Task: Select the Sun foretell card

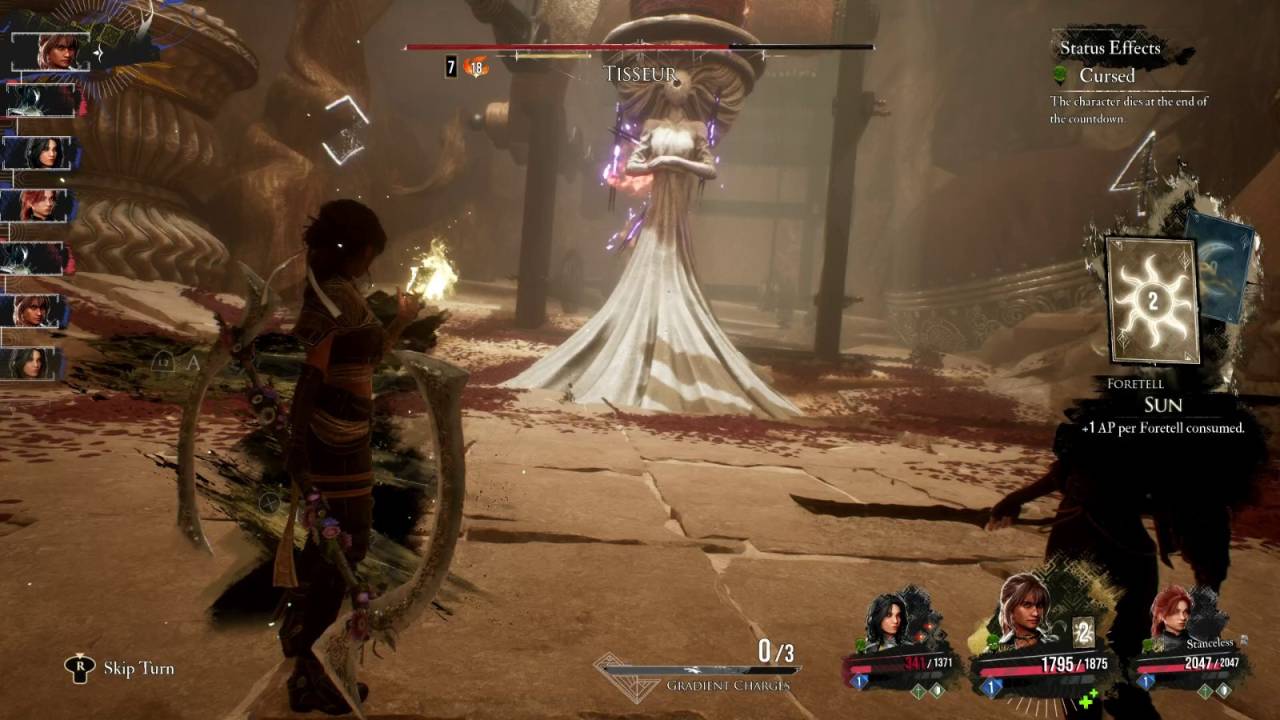Action: 1152,300
